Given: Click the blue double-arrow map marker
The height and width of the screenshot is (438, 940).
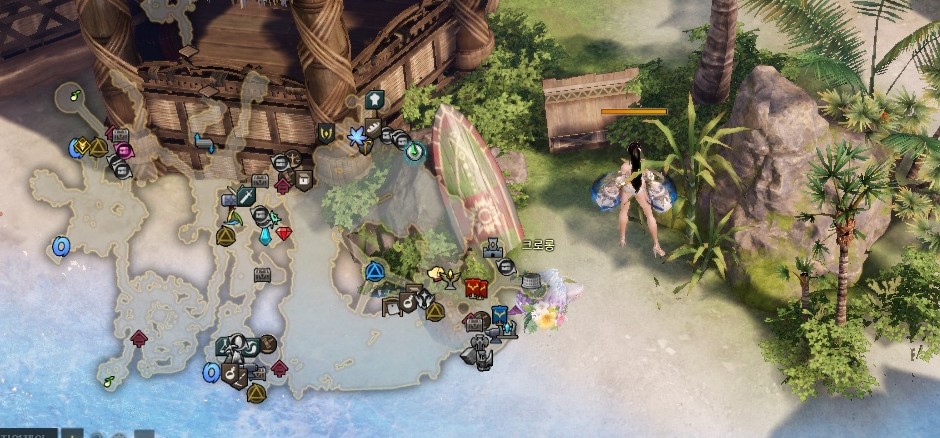Looking at the screenshot, I should point(204,141).
